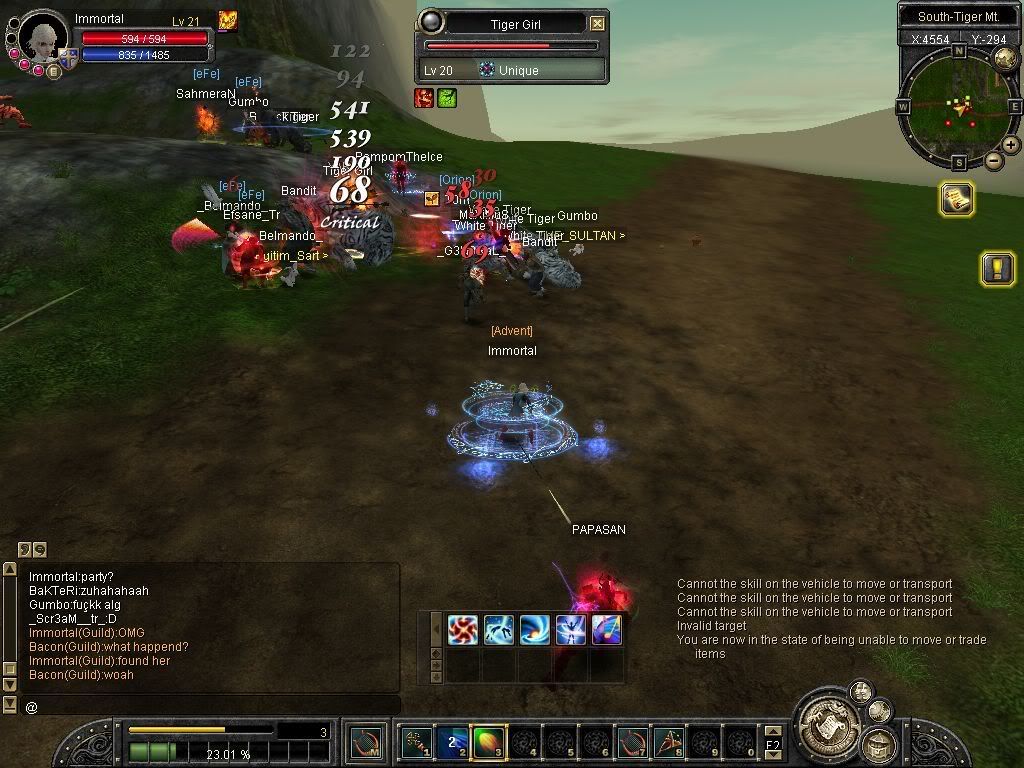Click the circular minimap
The height and width of the screenshot is (768, 1024).
tap(957, 105)
